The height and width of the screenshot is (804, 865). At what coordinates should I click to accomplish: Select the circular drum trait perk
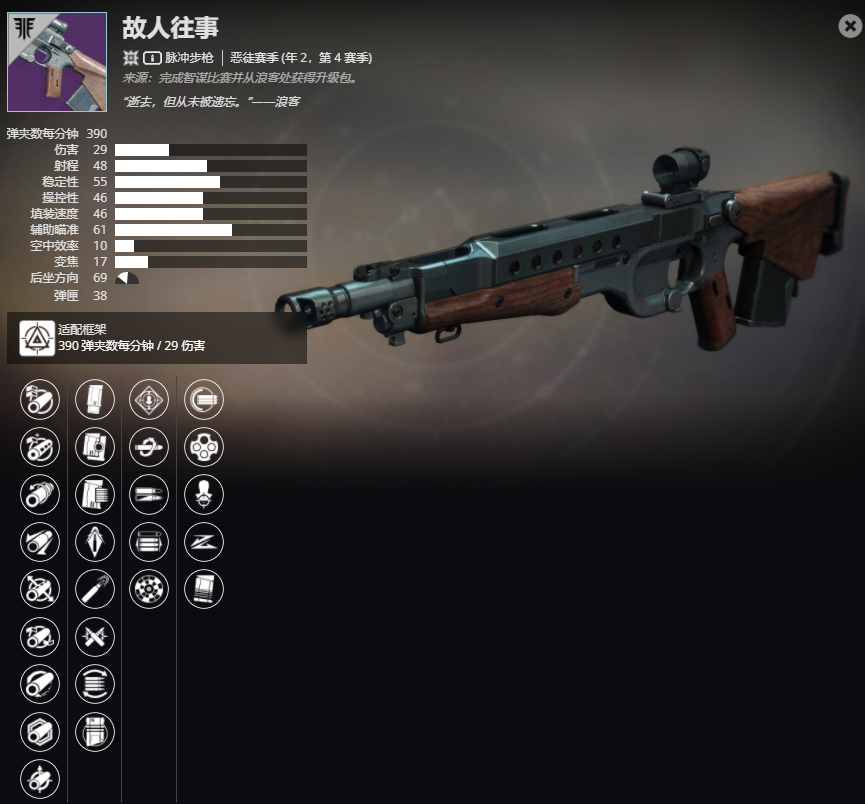[150, 589]
